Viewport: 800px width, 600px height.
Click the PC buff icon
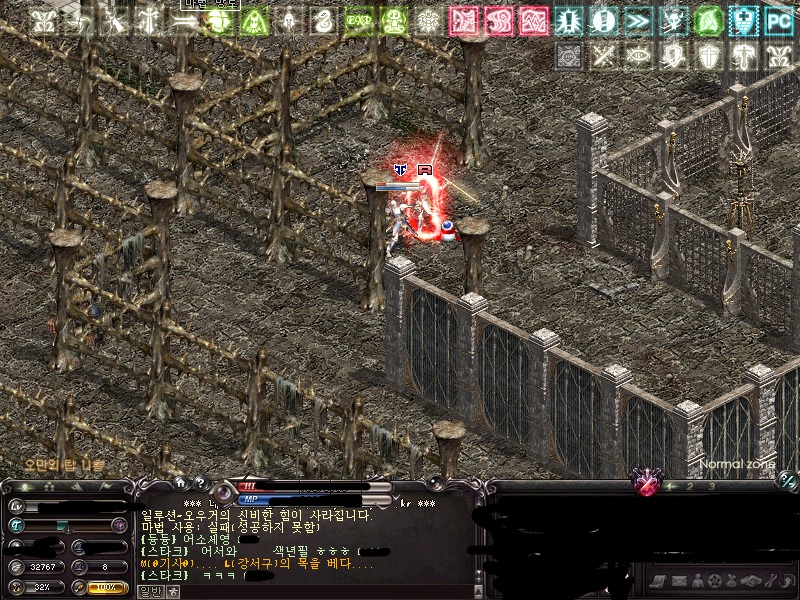pyautogui.click(x=777, y=21)
